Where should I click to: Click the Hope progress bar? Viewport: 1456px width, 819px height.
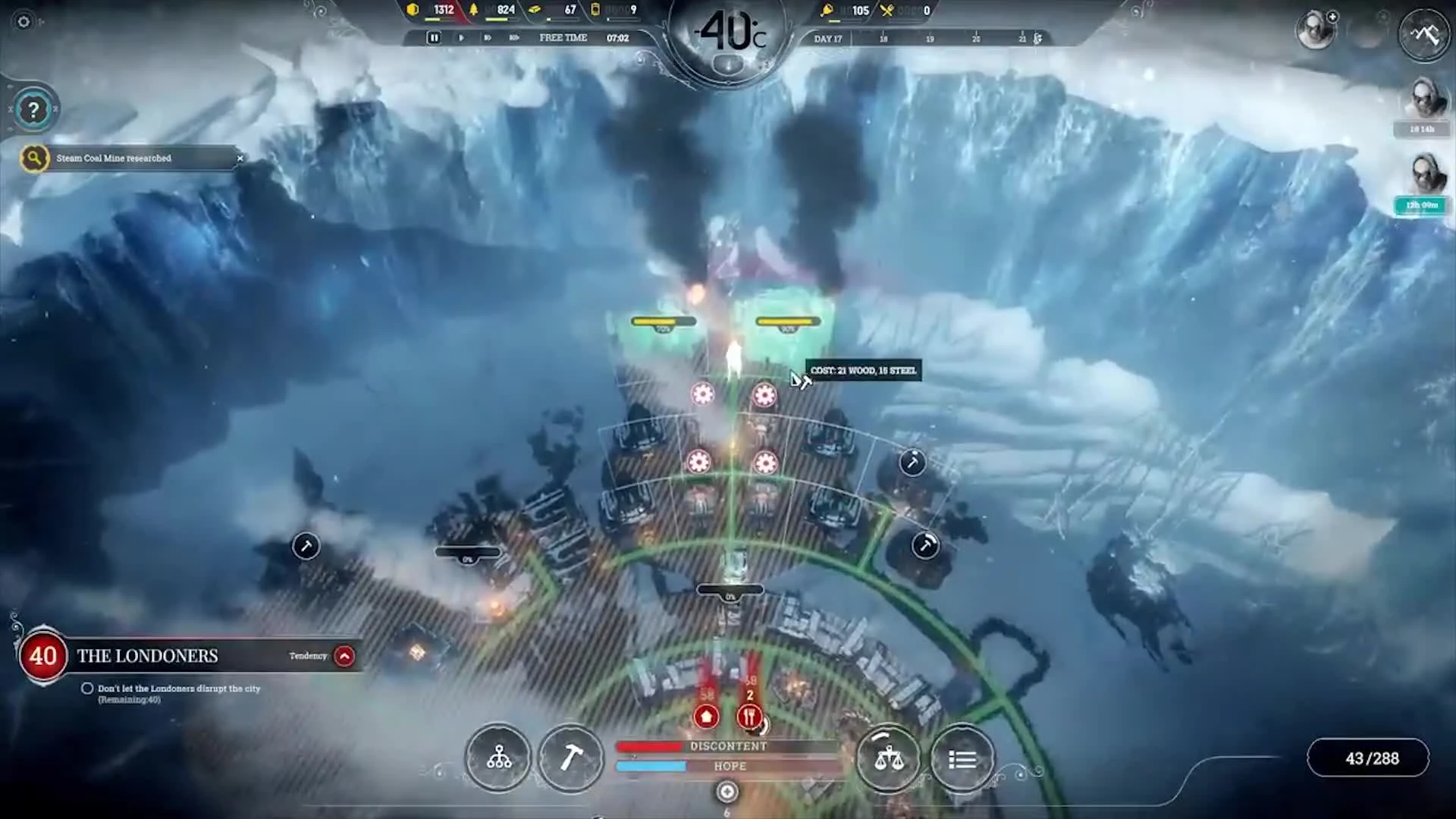[x=728, y=766]
